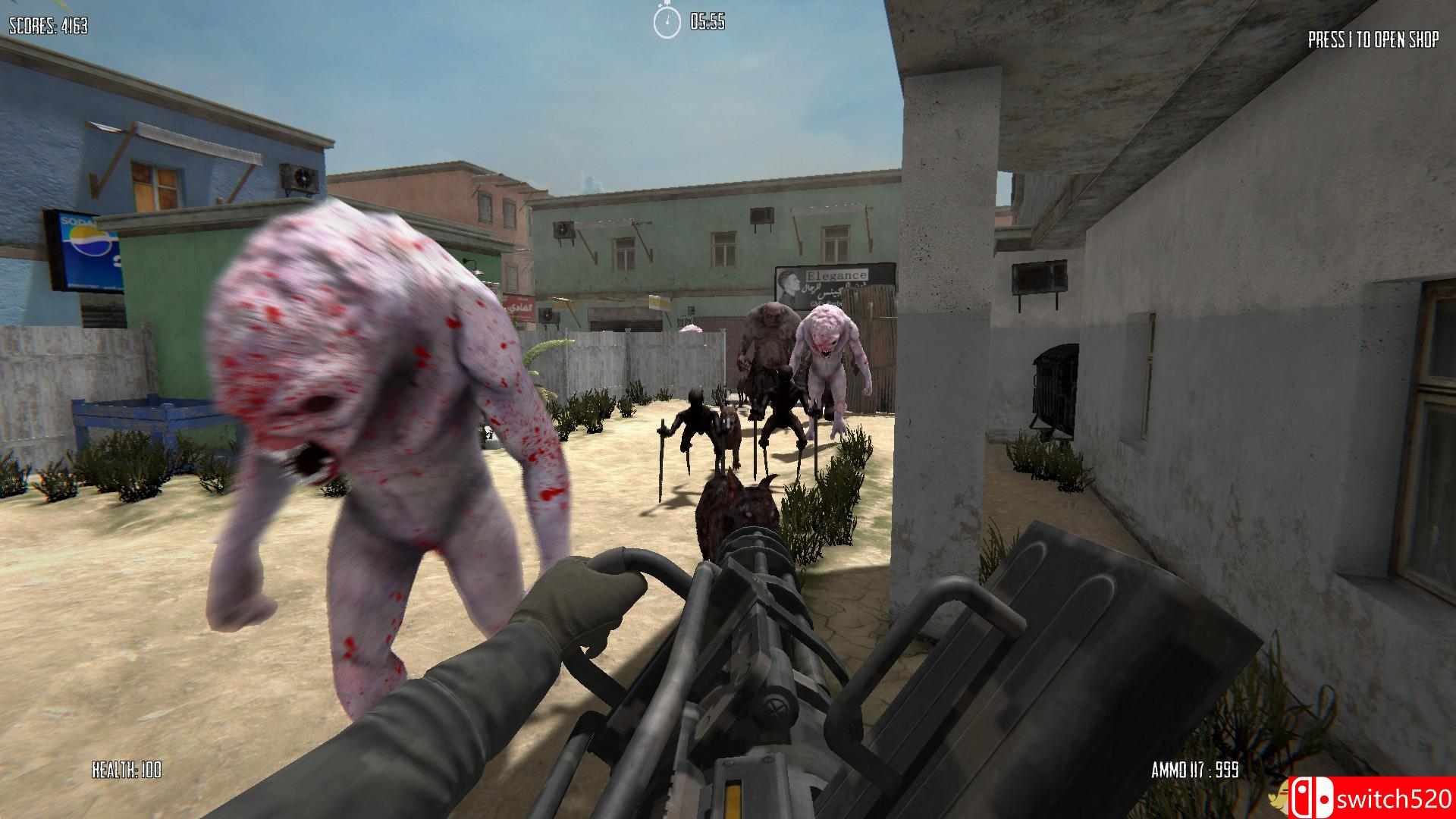Click the stopwatch timer icon

[666, 22]
